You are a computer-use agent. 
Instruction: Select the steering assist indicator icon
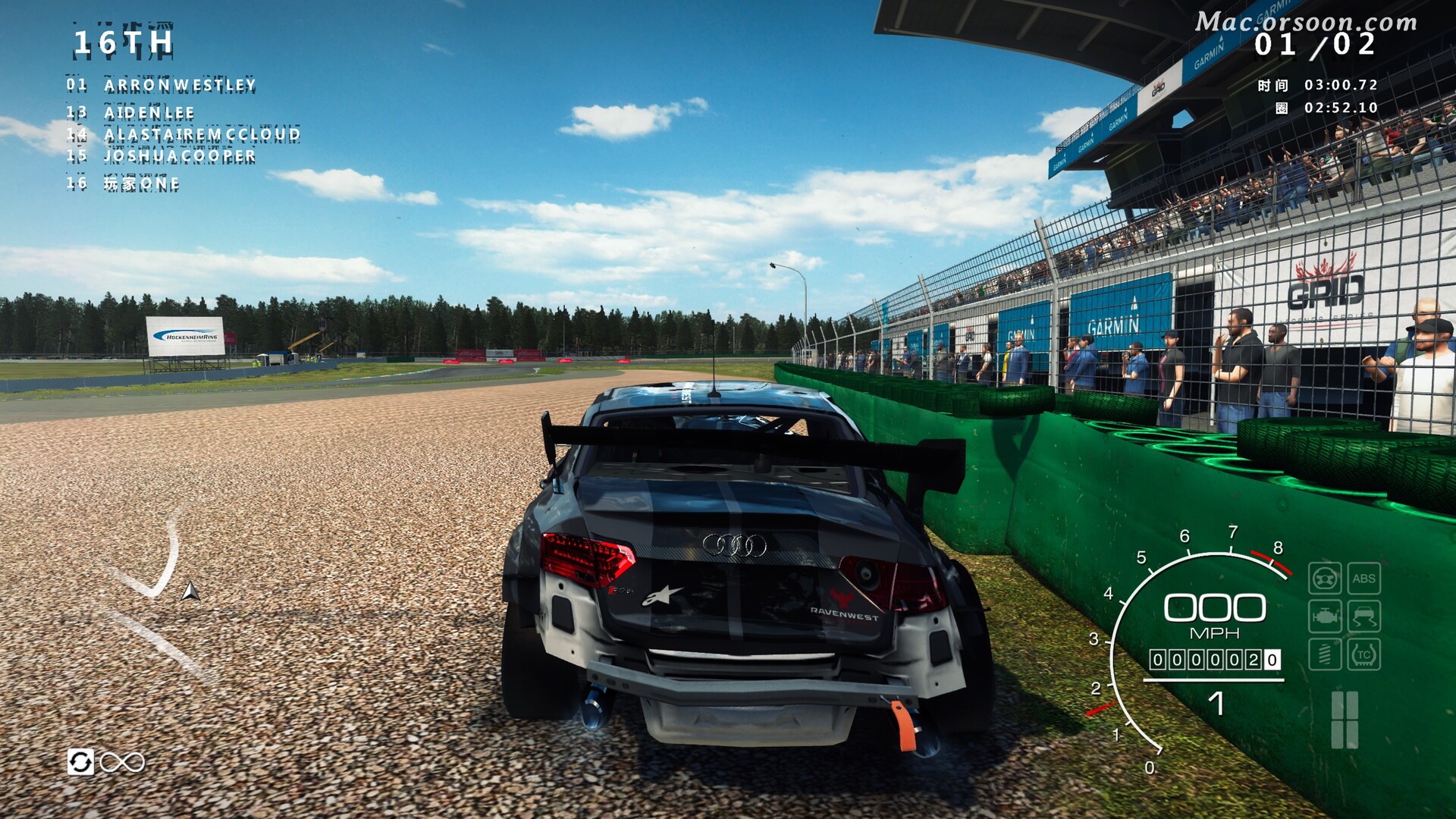tap(1325, 579)
